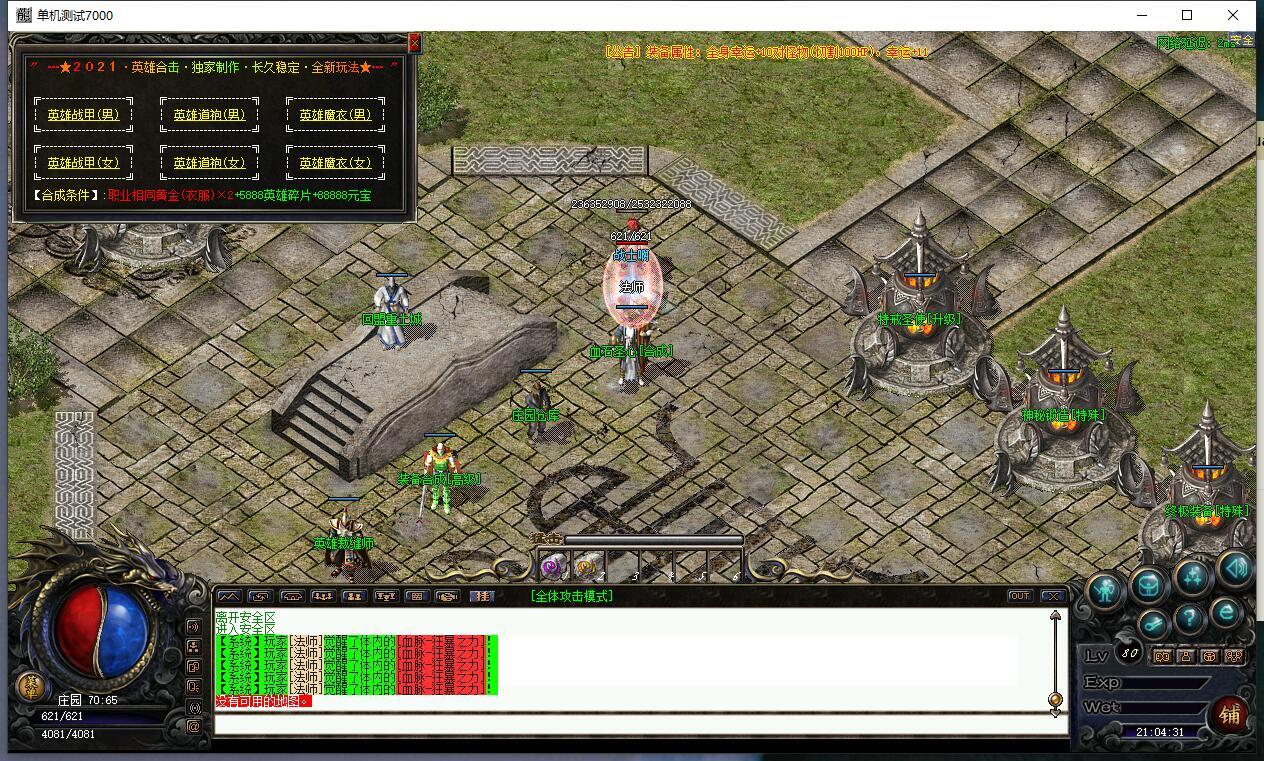Pick the 英雄魔衣(男) option
Viewport: 1264px width, 761px height.
(335, 114)
